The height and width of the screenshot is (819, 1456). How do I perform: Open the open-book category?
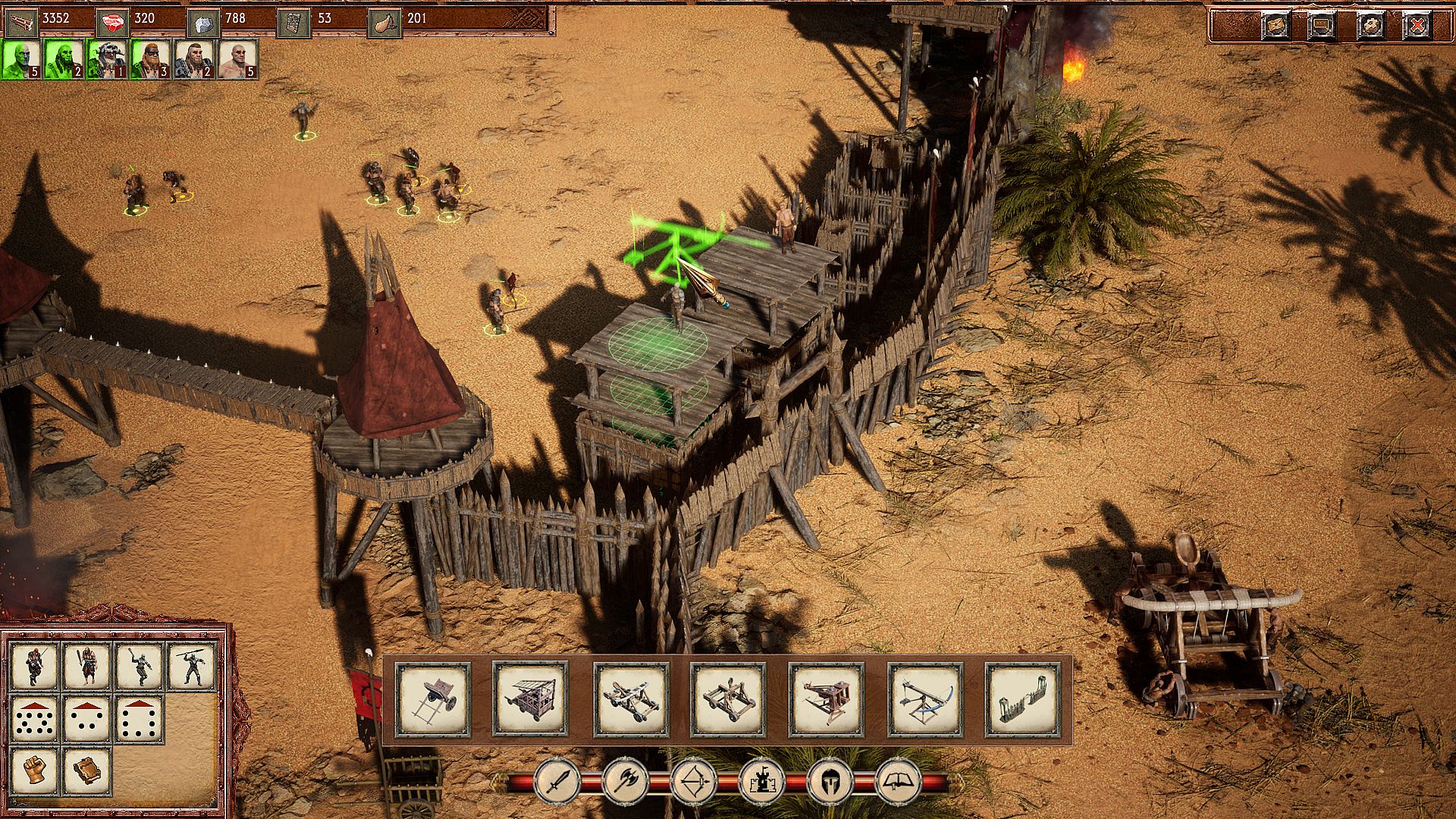(x=899, y=781)
